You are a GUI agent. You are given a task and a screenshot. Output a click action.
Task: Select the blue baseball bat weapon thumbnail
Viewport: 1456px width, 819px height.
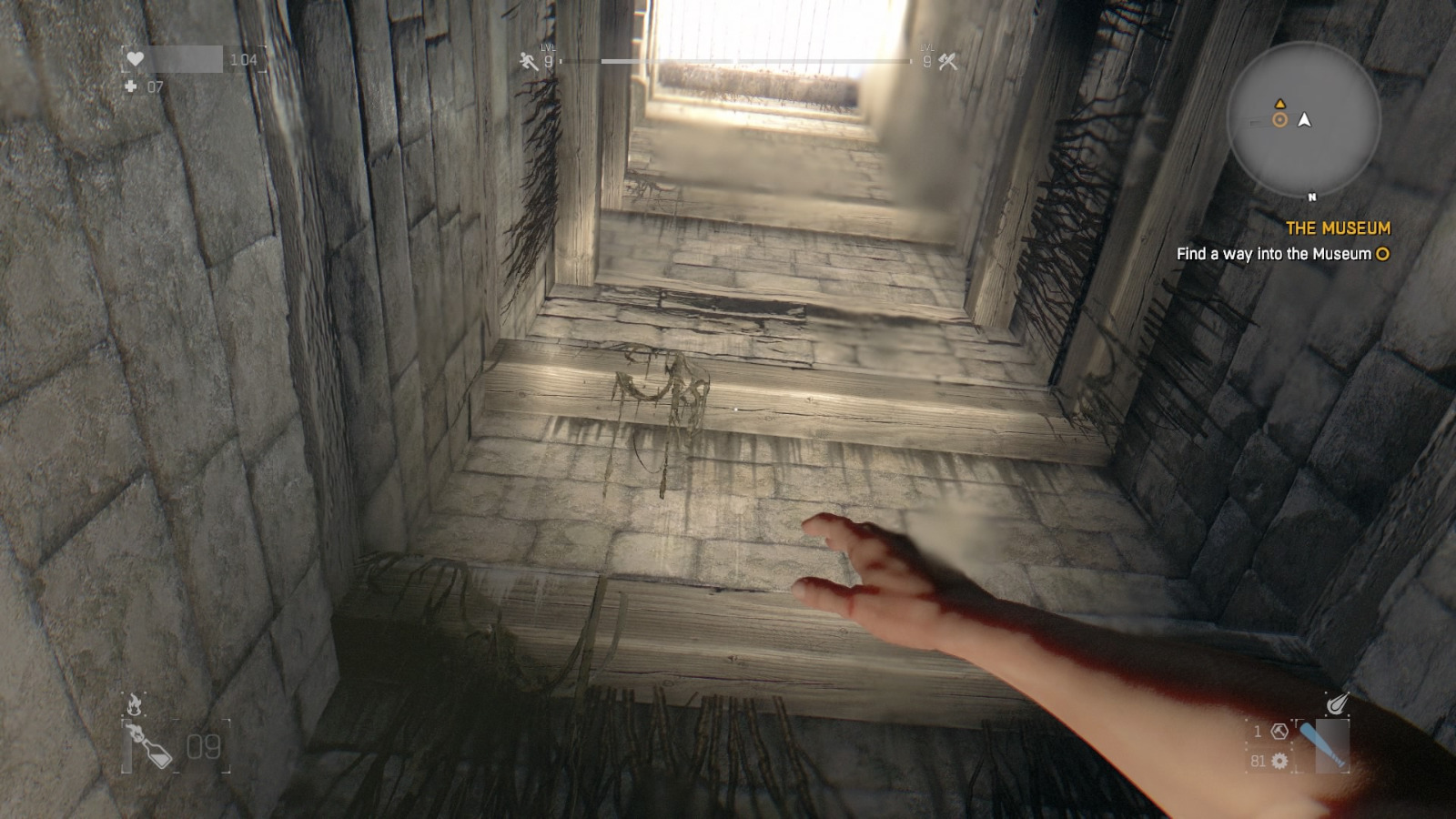[x=1330, y=744]
